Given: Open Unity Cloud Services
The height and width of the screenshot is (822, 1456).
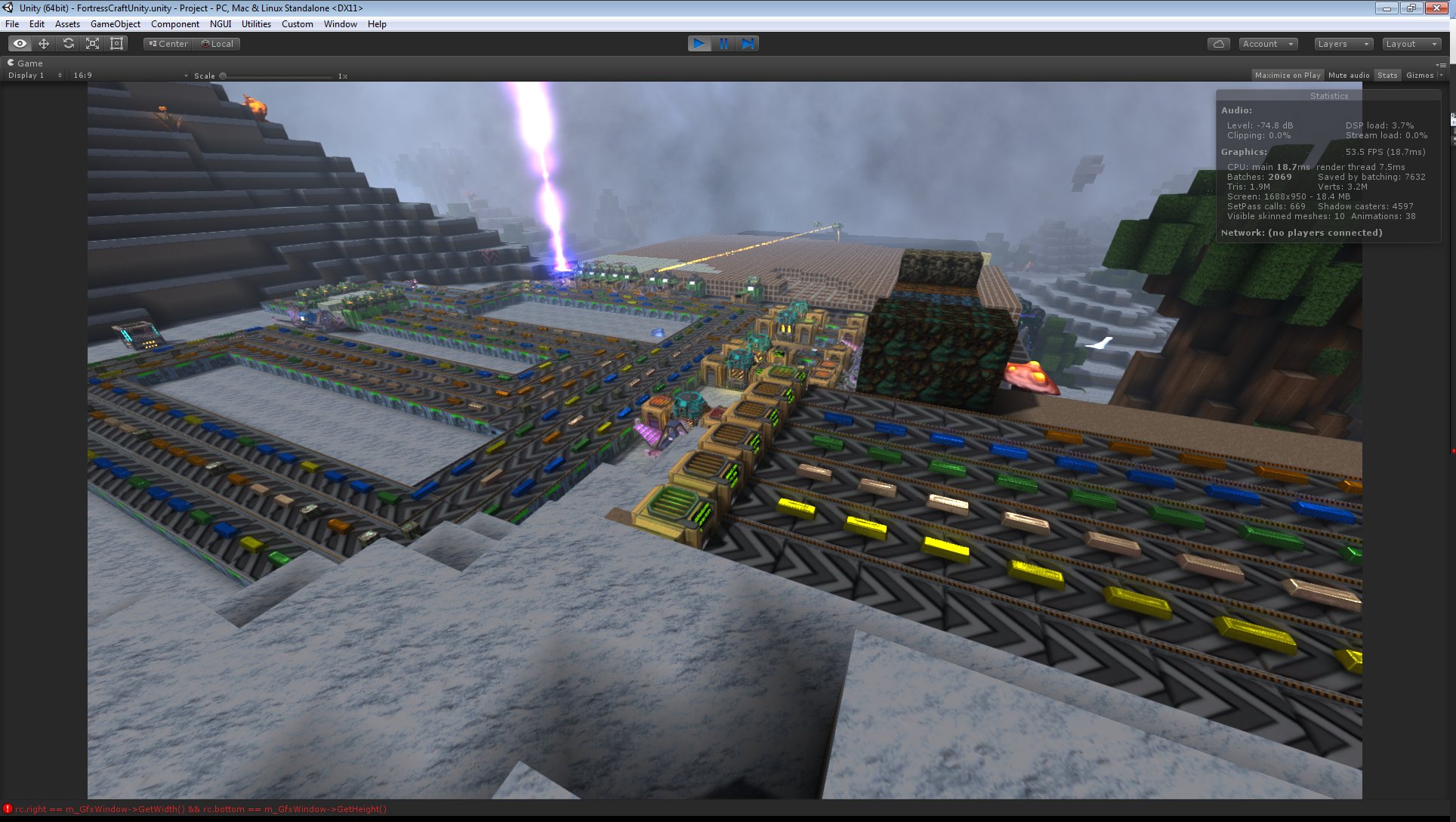Looking at the screenshot, I should pyautogui.click(x=1219, y=43).
